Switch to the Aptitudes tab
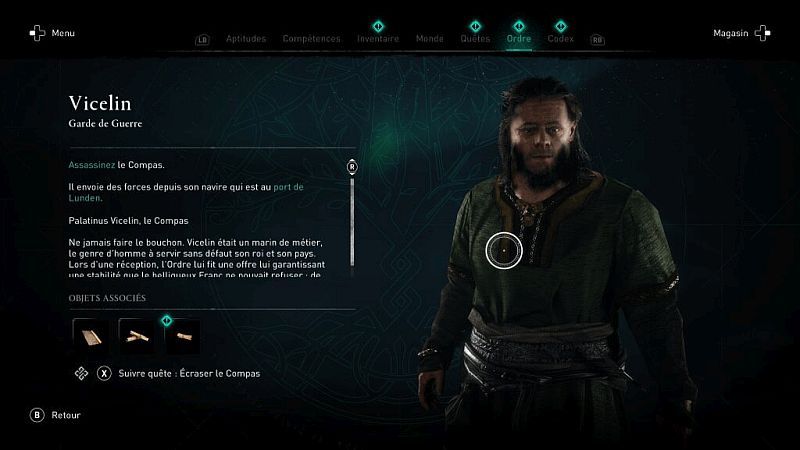The image size is (800, 450). coord(246,39)
